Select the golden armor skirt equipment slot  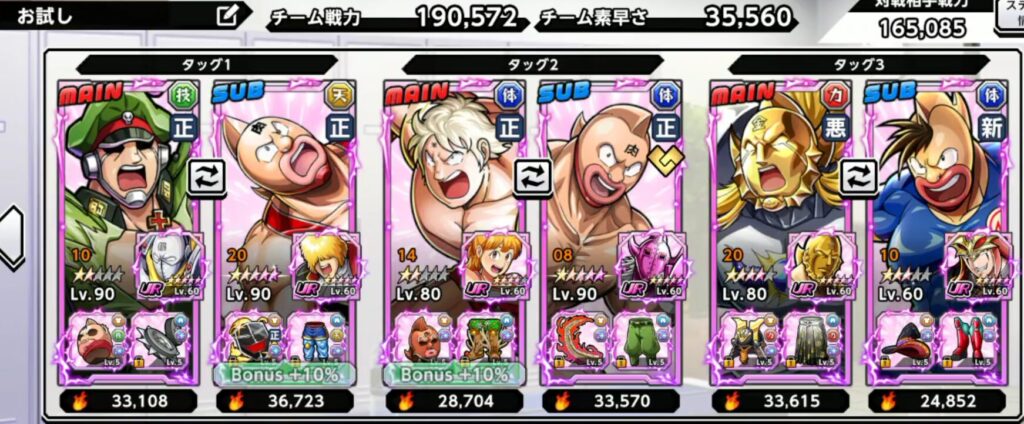[x=809, y=340]
